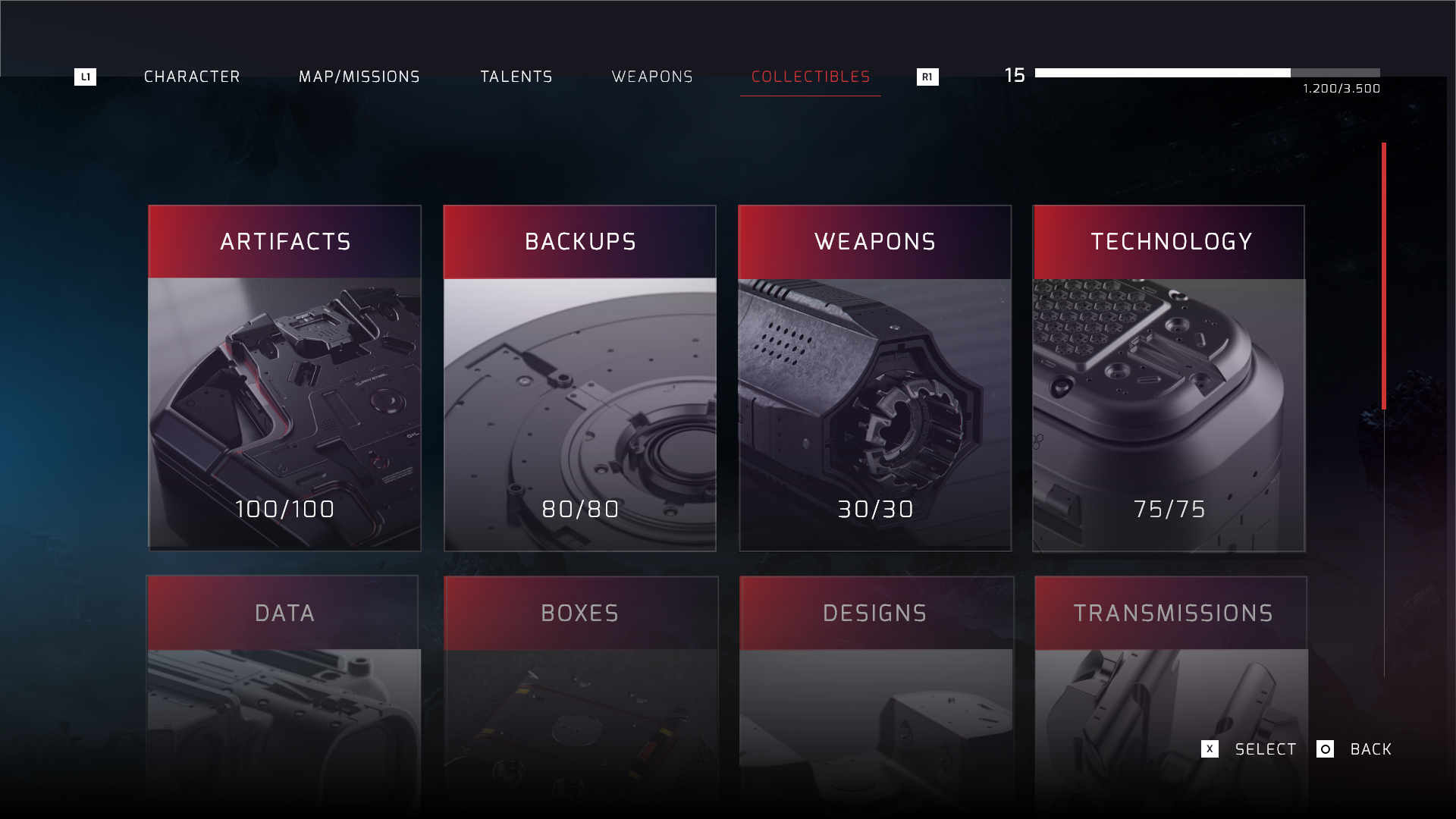This screenshot has height=819, width=1456.
Task: Open the Artifacts collectible category
Action: [x=284, y=378]
